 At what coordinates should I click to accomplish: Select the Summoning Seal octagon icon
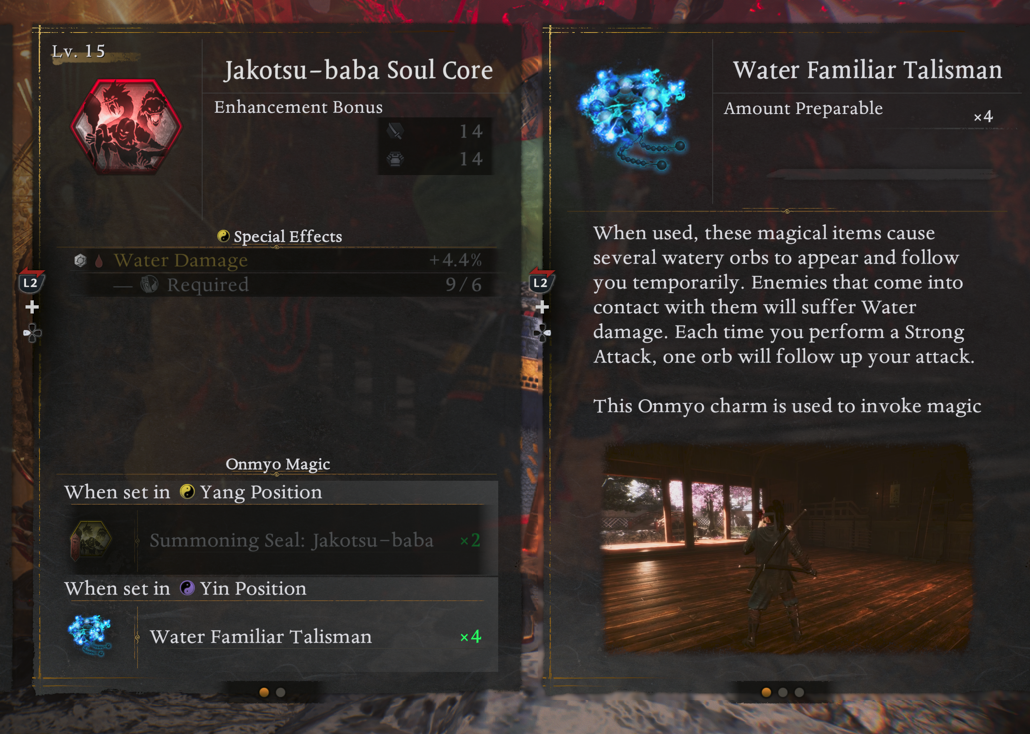pos(90,541)
